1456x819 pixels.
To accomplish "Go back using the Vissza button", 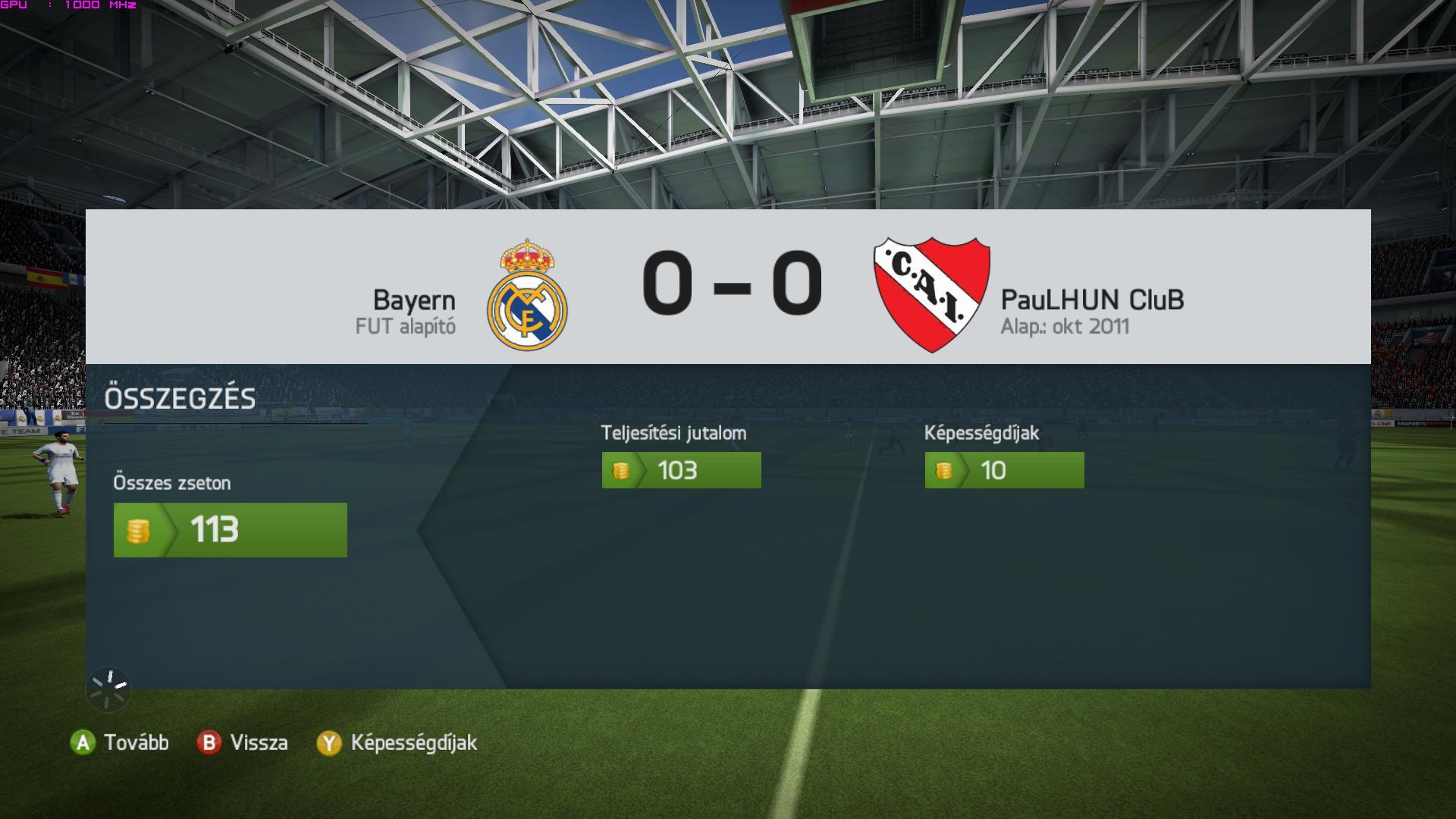I will coord(243,742).
